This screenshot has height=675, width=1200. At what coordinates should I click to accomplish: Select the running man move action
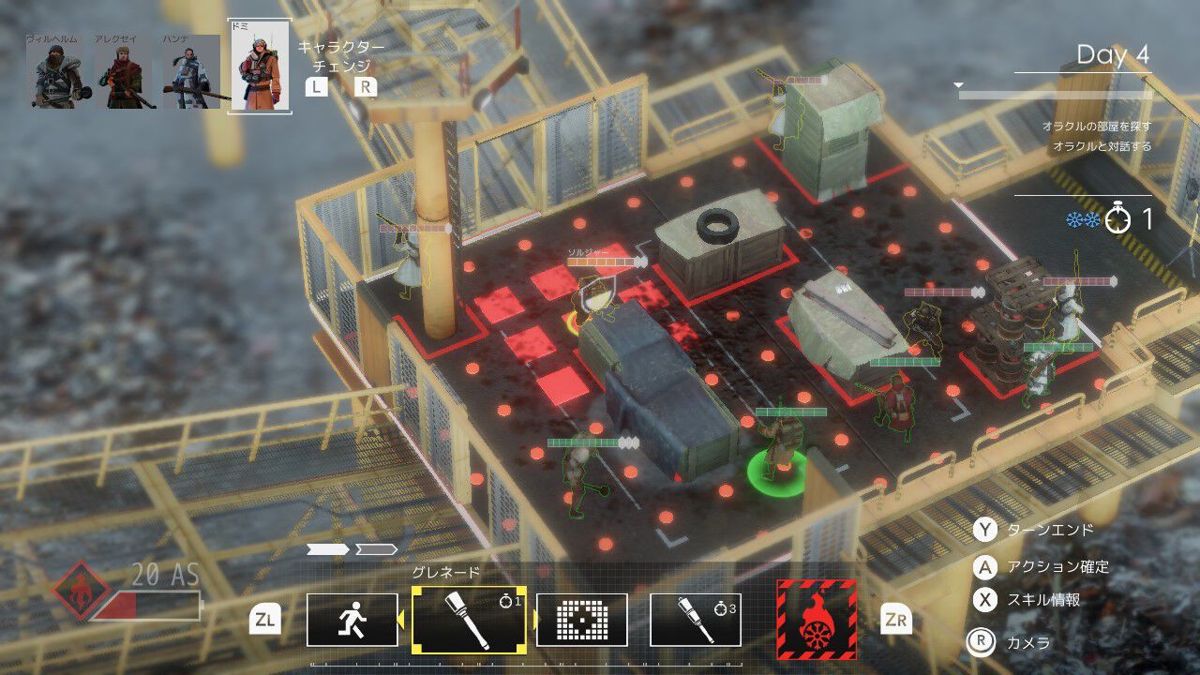[353, 620]
